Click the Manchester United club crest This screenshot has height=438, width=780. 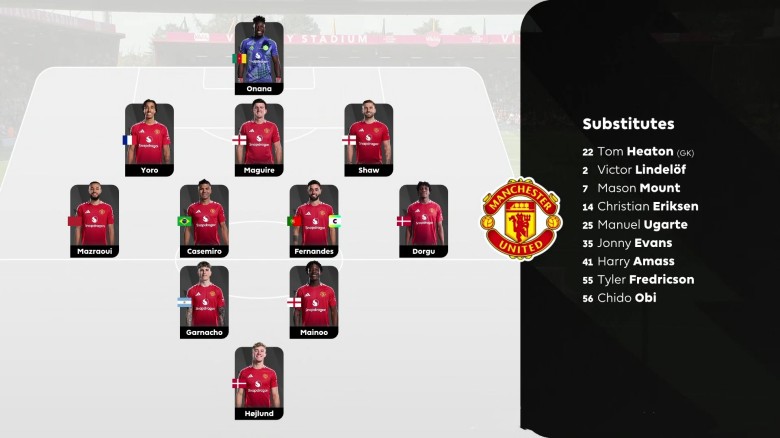coord(521,219)
